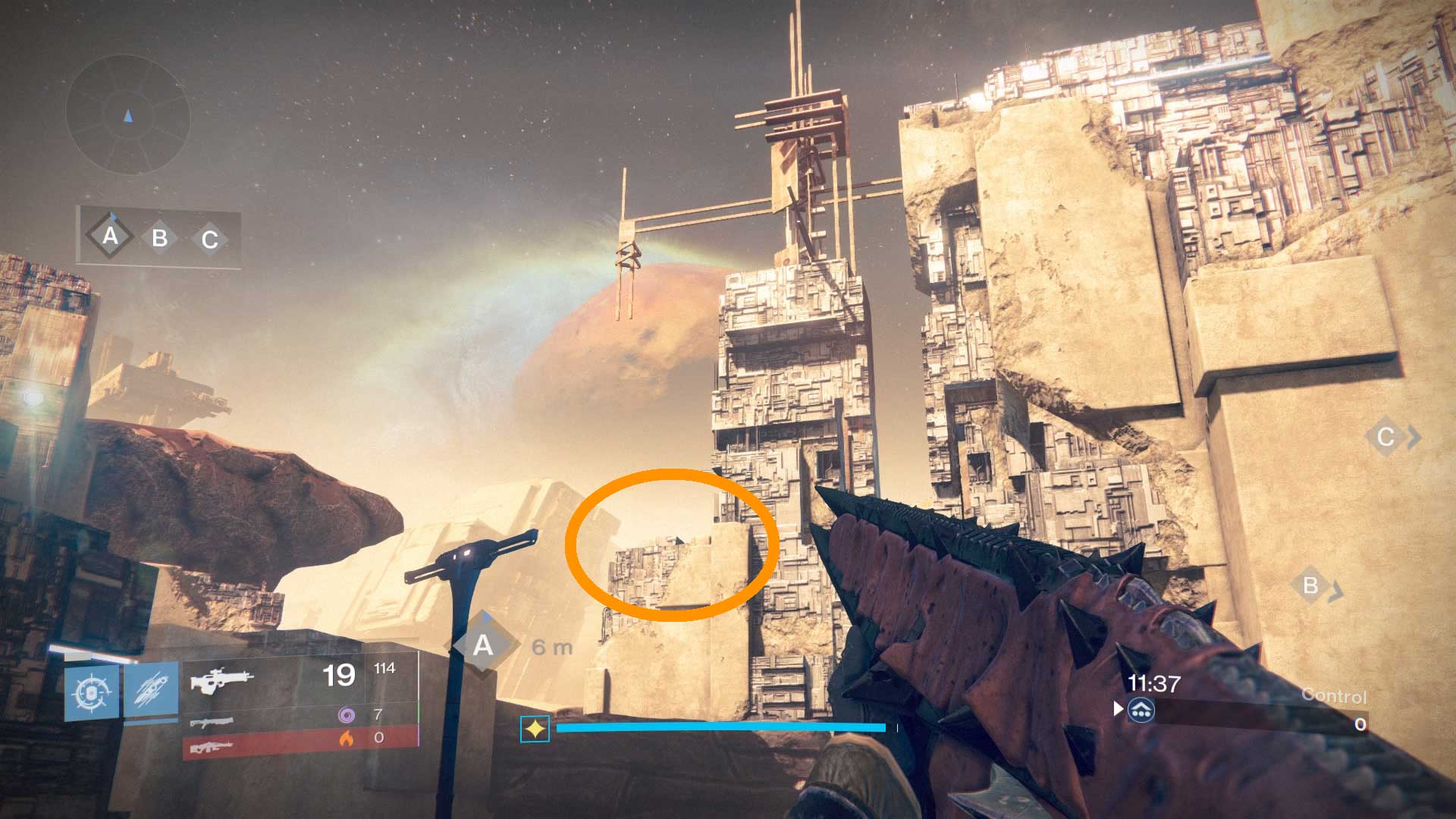
Task: Toggle capture point B on the zone tracker
Action: (159, 239)
